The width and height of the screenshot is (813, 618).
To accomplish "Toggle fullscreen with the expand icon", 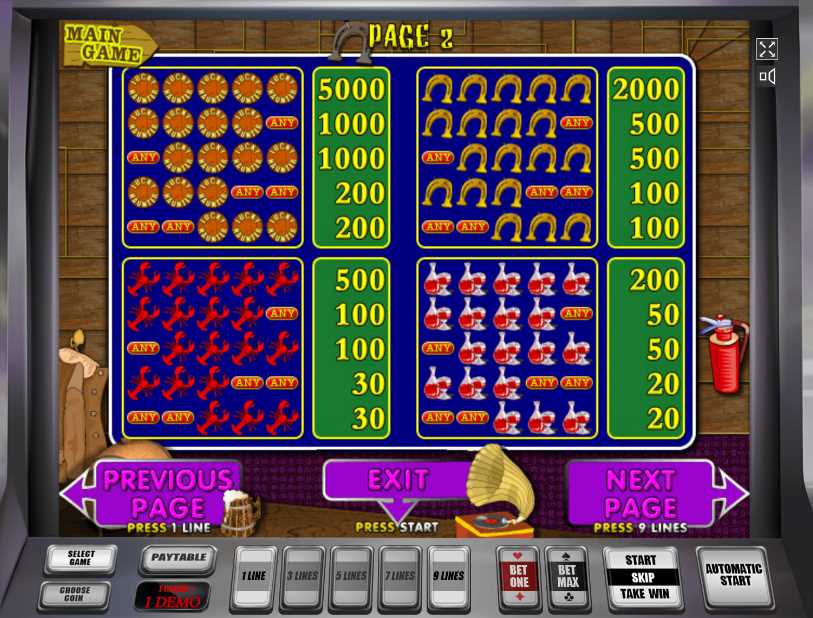I will coord(767,49).
